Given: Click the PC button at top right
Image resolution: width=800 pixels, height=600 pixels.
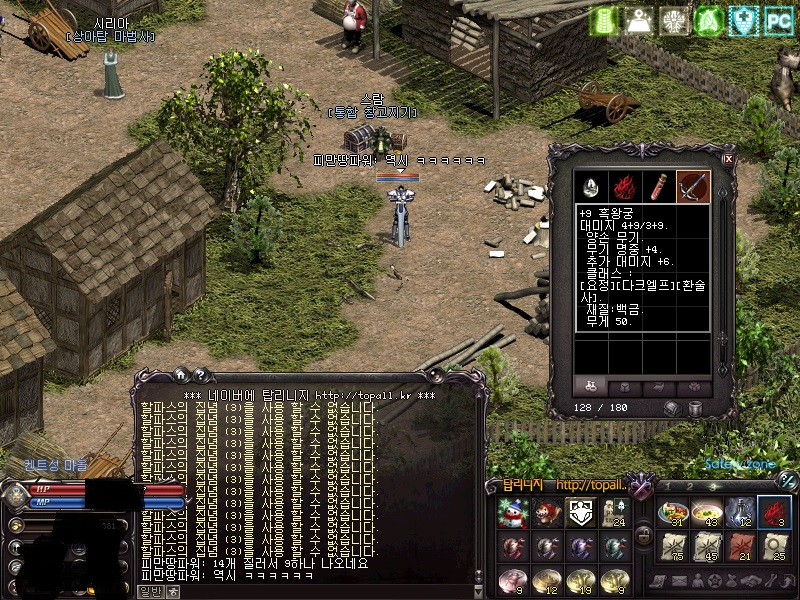Looking at the screenshot, I should [x=778, y=21].
